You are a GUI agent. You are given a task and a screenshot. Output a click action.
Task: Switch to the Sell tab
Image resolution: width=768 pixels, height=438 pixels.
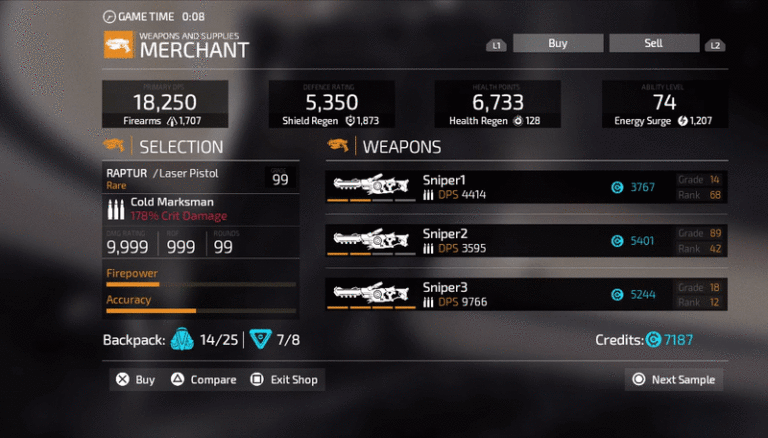(654, 44)
